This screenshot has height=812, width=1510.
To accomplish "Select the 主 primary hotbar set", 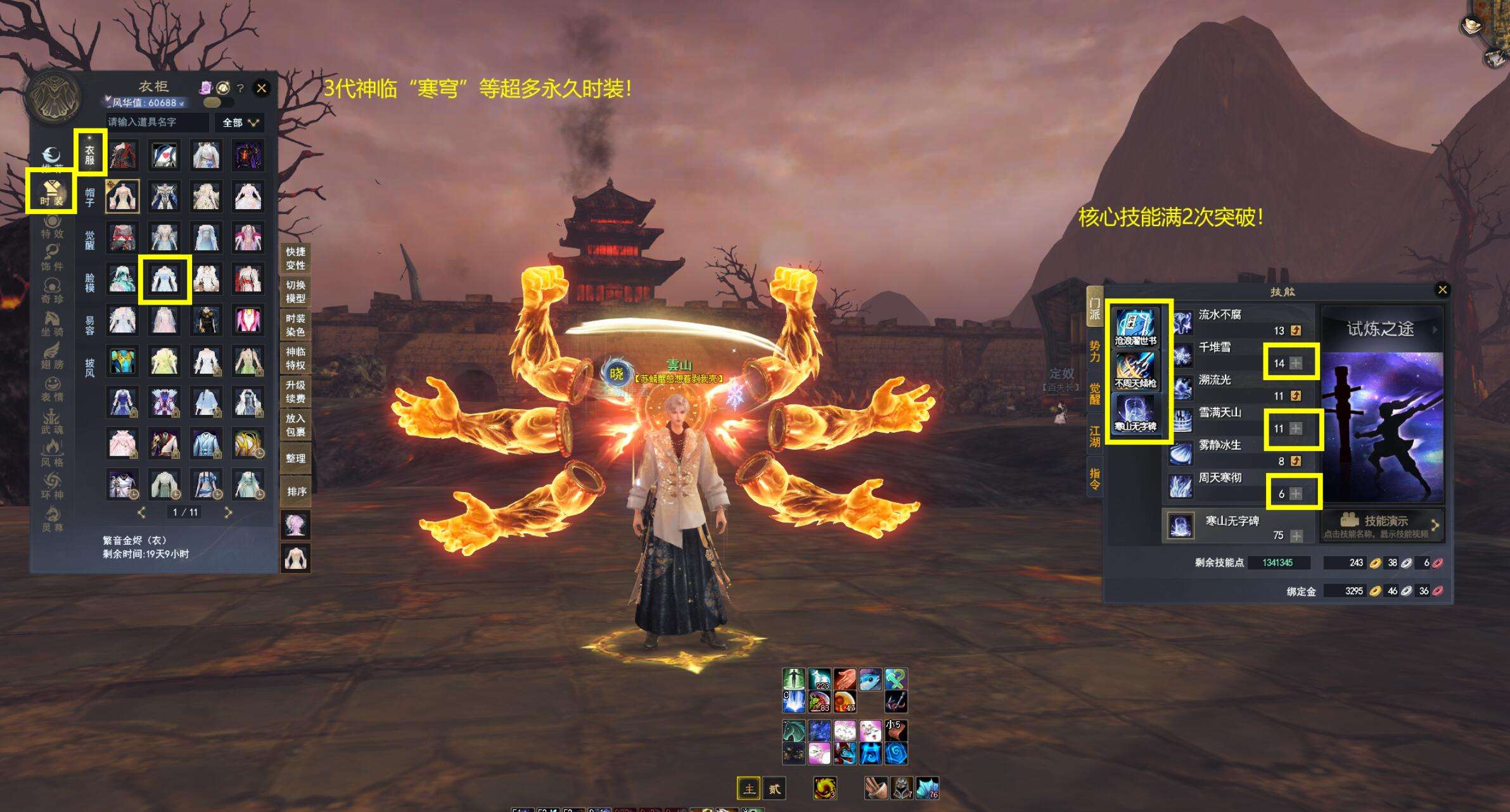I will point(748,789).
